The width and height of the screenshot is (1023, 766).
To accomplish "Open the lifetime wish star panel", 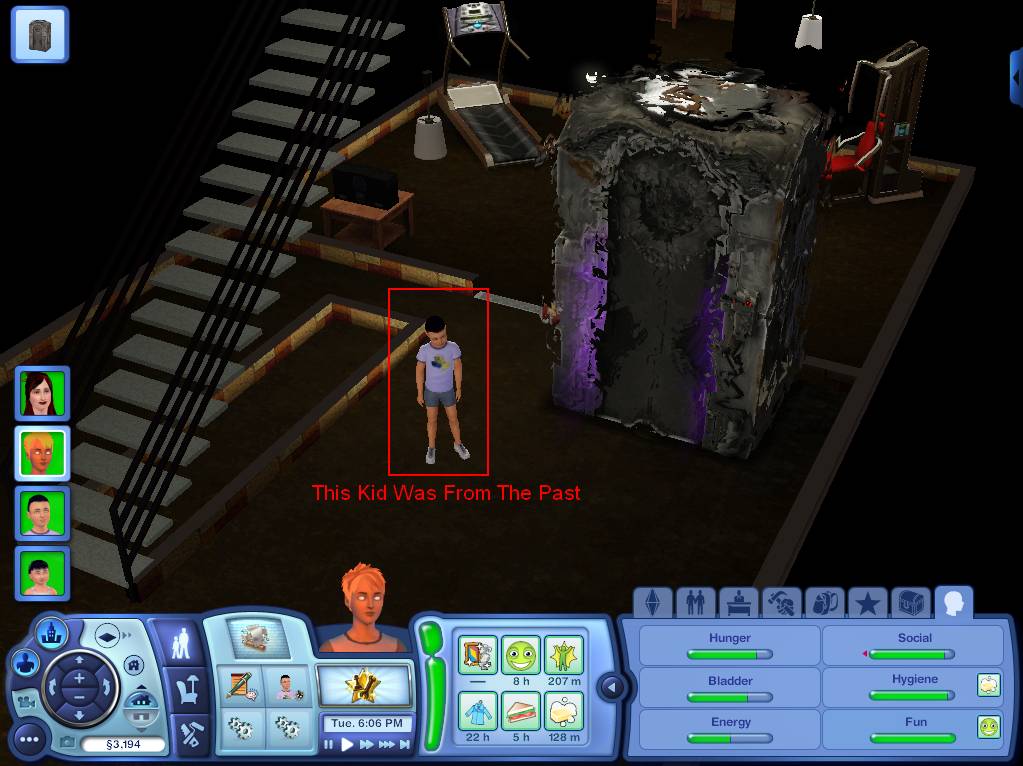I will coord(364,687).
